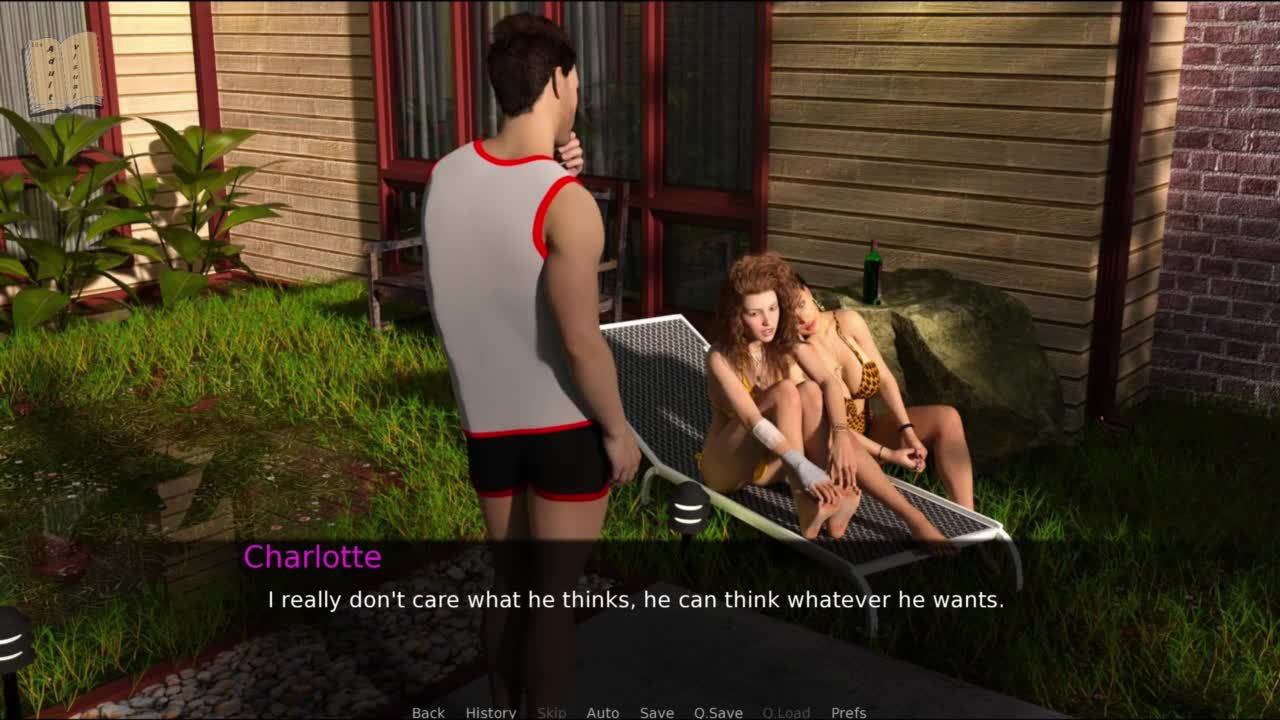Quick load with Q.Load
The width and height of the screenshot is (1280, 720).
click(x=786, y=712)
